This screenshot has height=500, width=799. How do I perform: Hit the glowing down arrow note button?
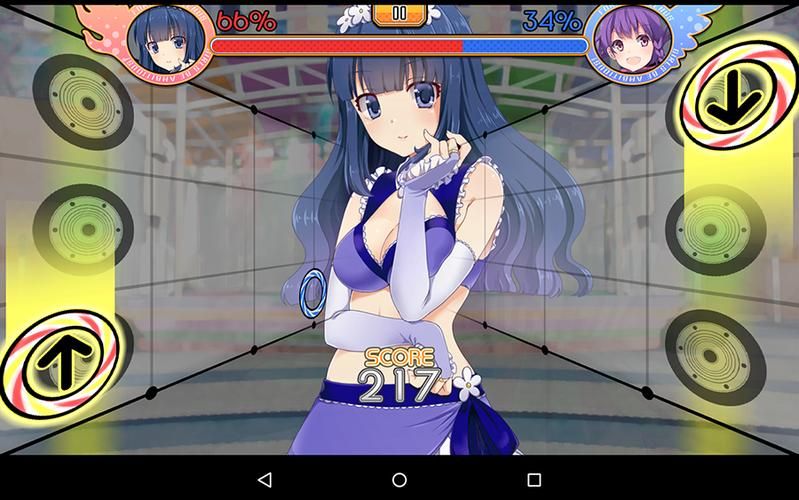[738, 97]
